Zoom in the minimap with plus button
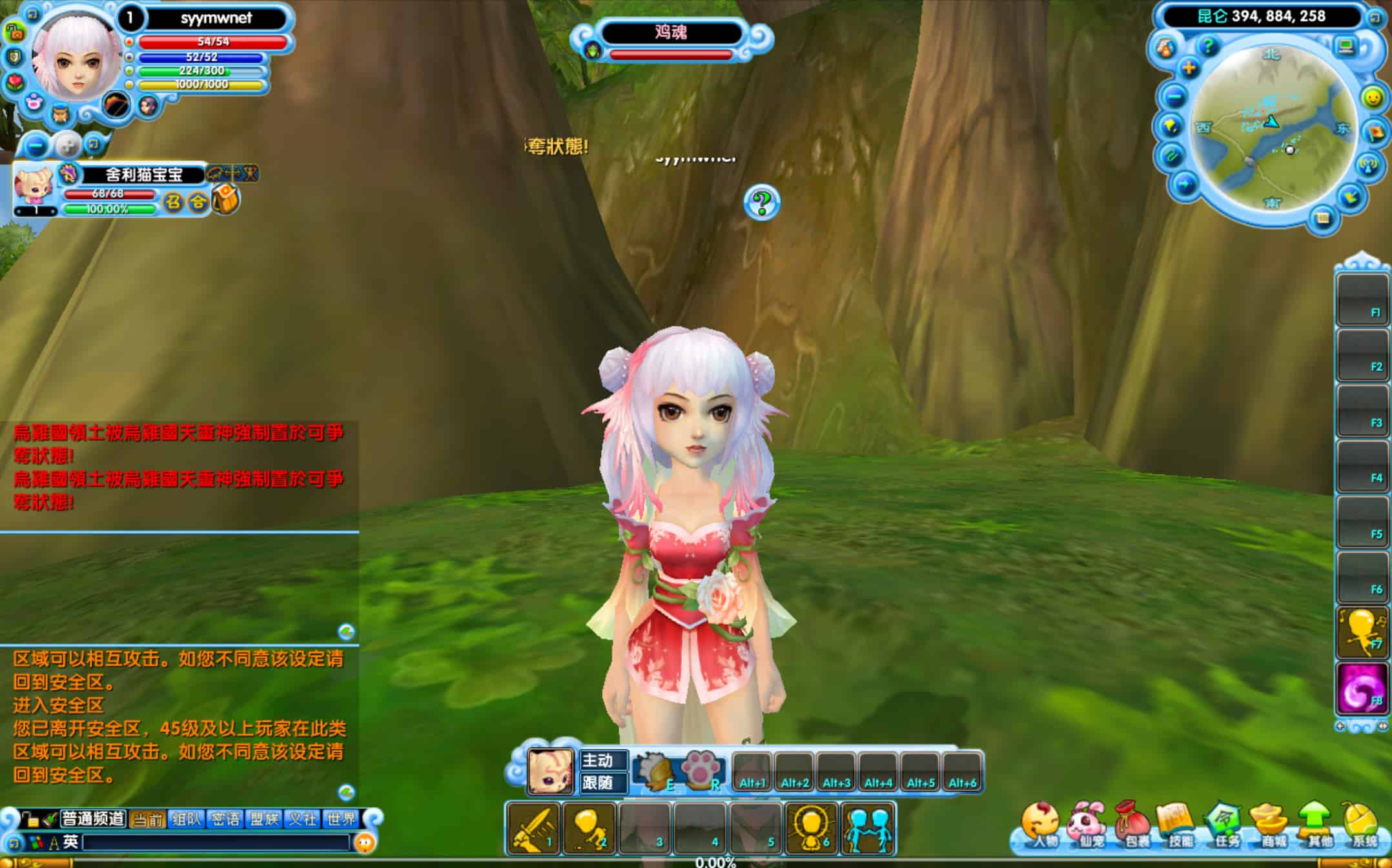Screen dimensions: 1392x868 (x=1189, y=68)
